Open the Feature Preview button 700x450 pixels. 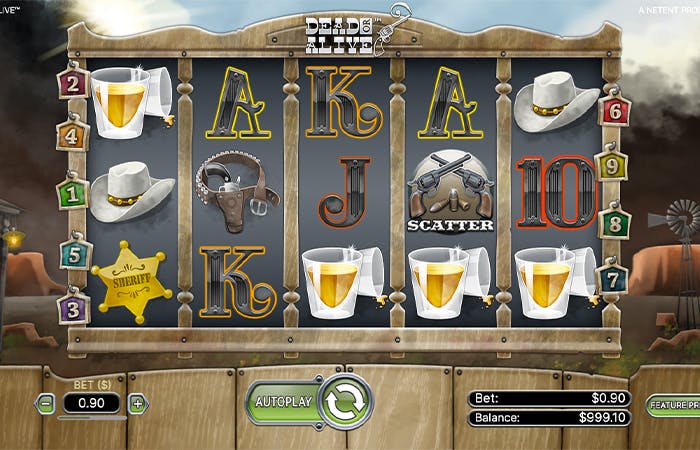[x=672, y=404]
